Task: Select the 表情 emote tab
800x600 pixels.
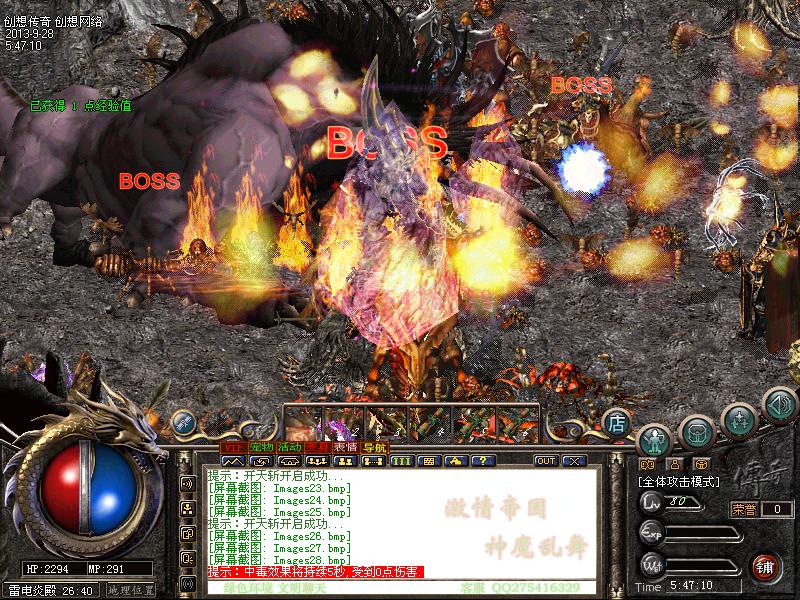Action: [x=346, y=447]
